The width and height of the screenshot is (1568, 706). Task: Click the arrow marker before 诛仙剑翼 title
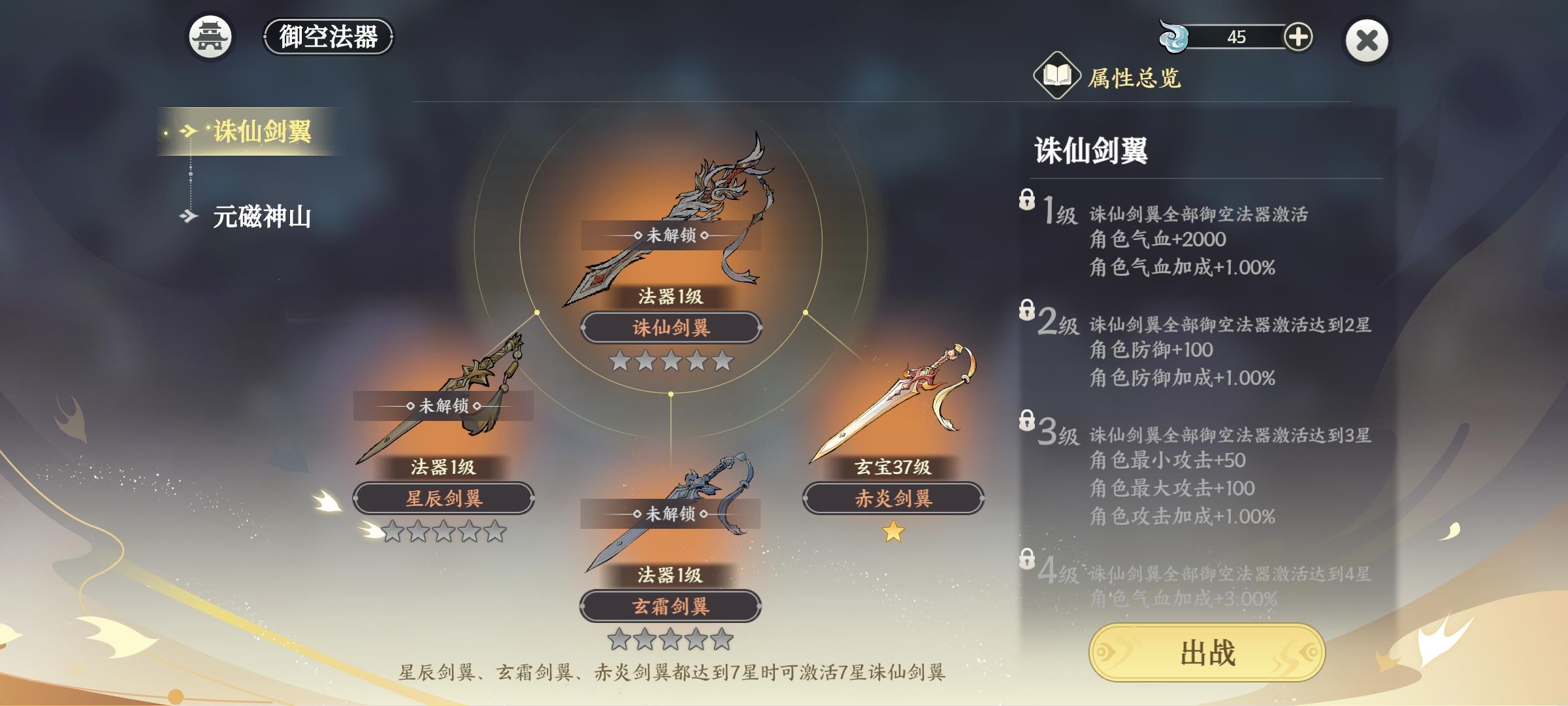189,131
